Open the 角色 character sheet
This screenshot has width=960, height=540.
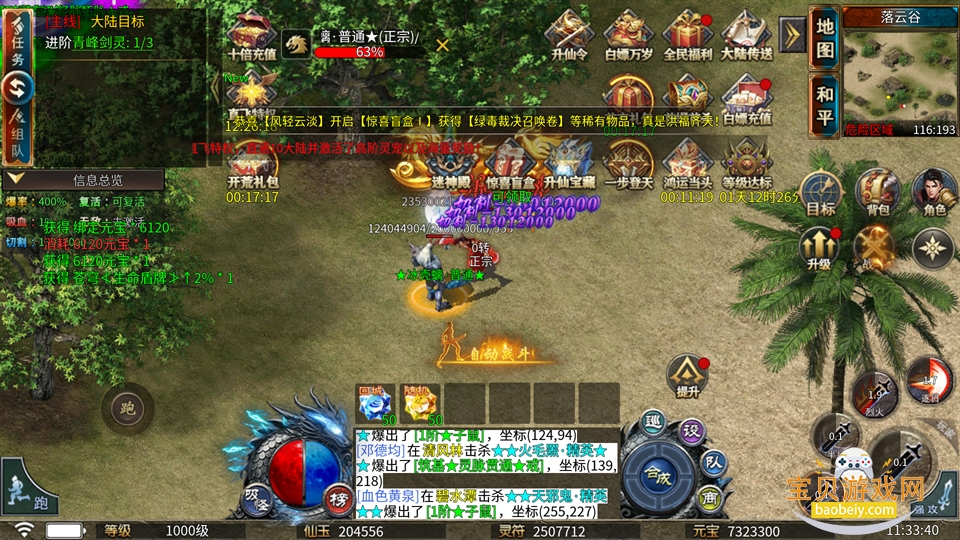(x=935, y=193)
